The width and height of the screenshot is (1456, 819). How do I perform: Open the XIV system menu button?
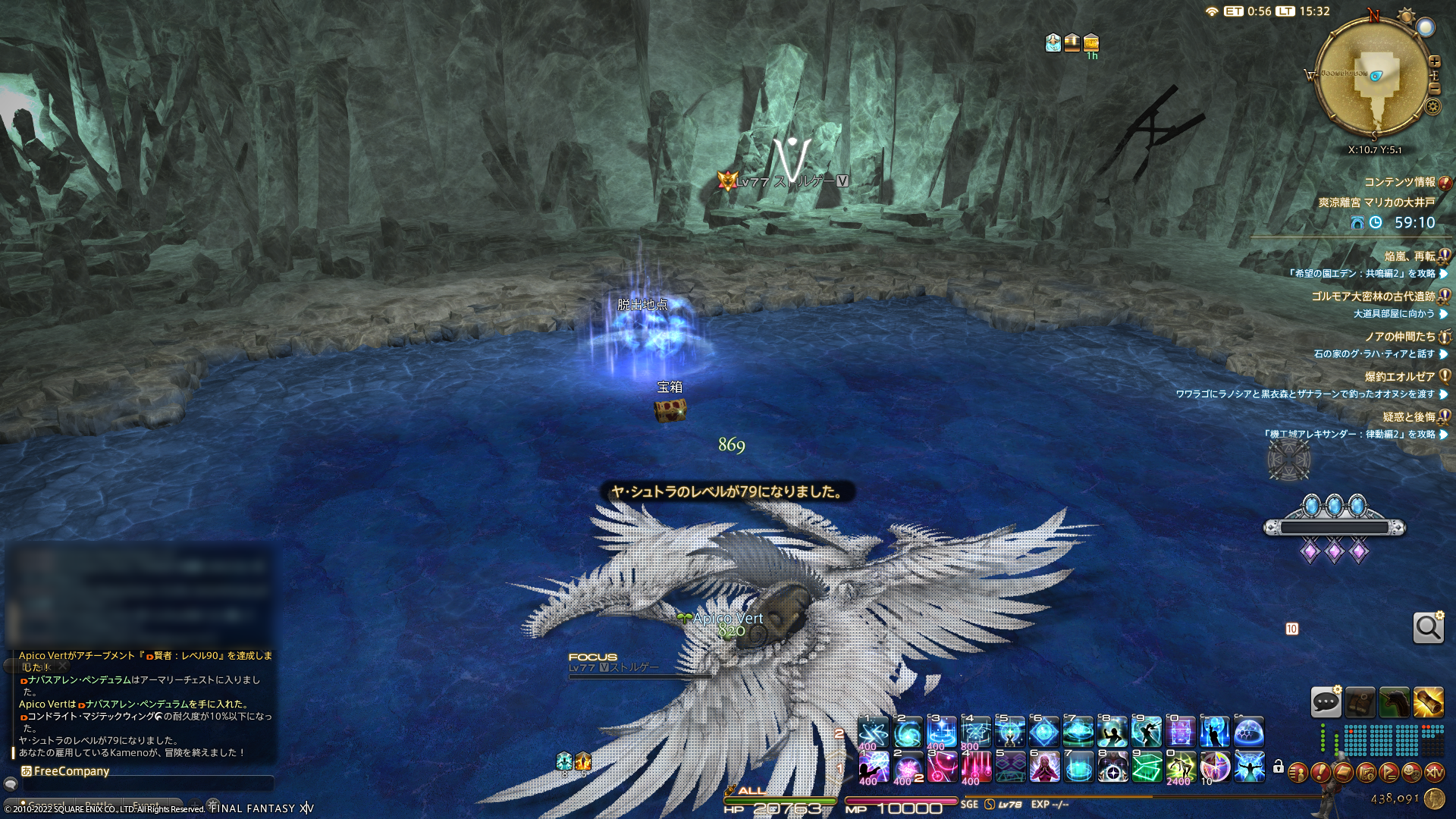[1434, 773]
